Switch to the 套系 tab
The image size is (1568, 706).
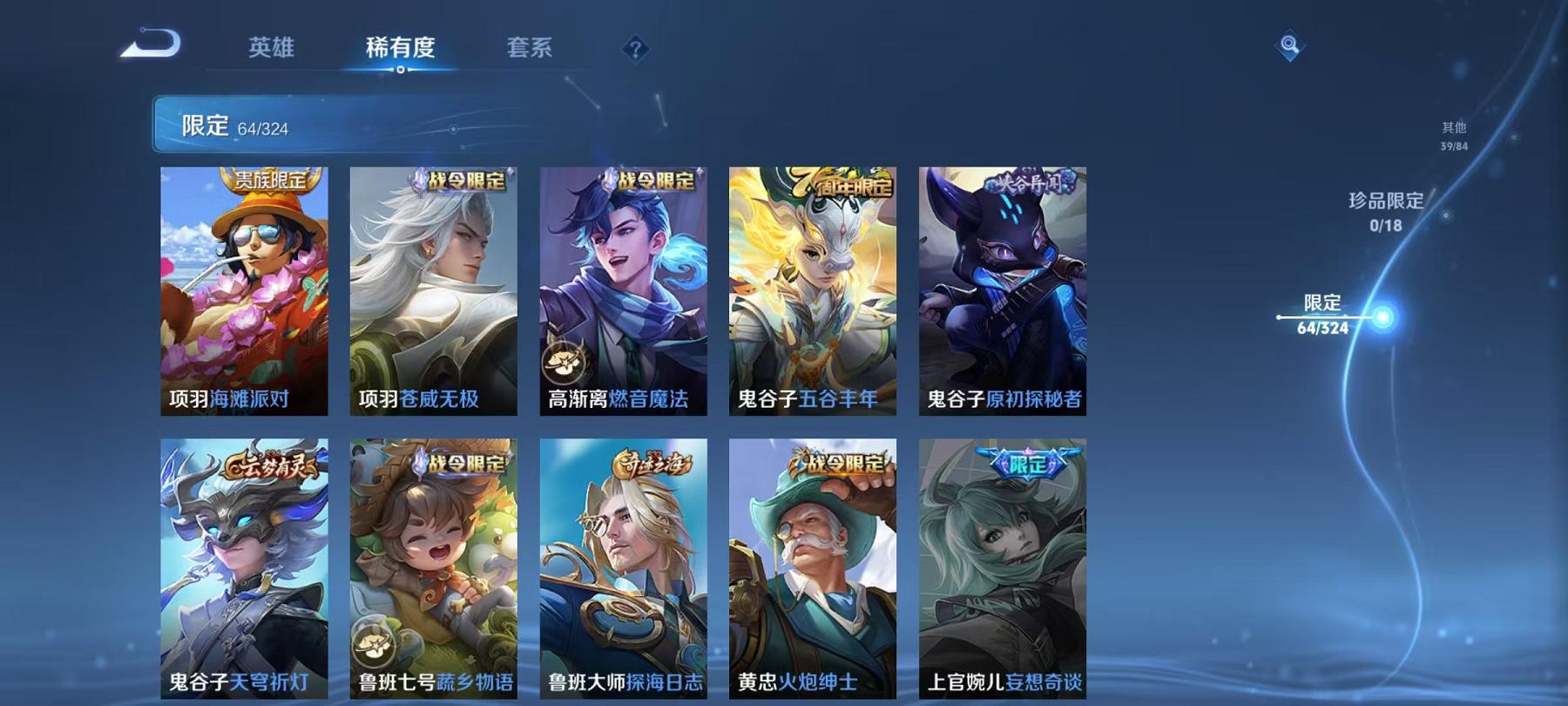(x=531, y=50)
